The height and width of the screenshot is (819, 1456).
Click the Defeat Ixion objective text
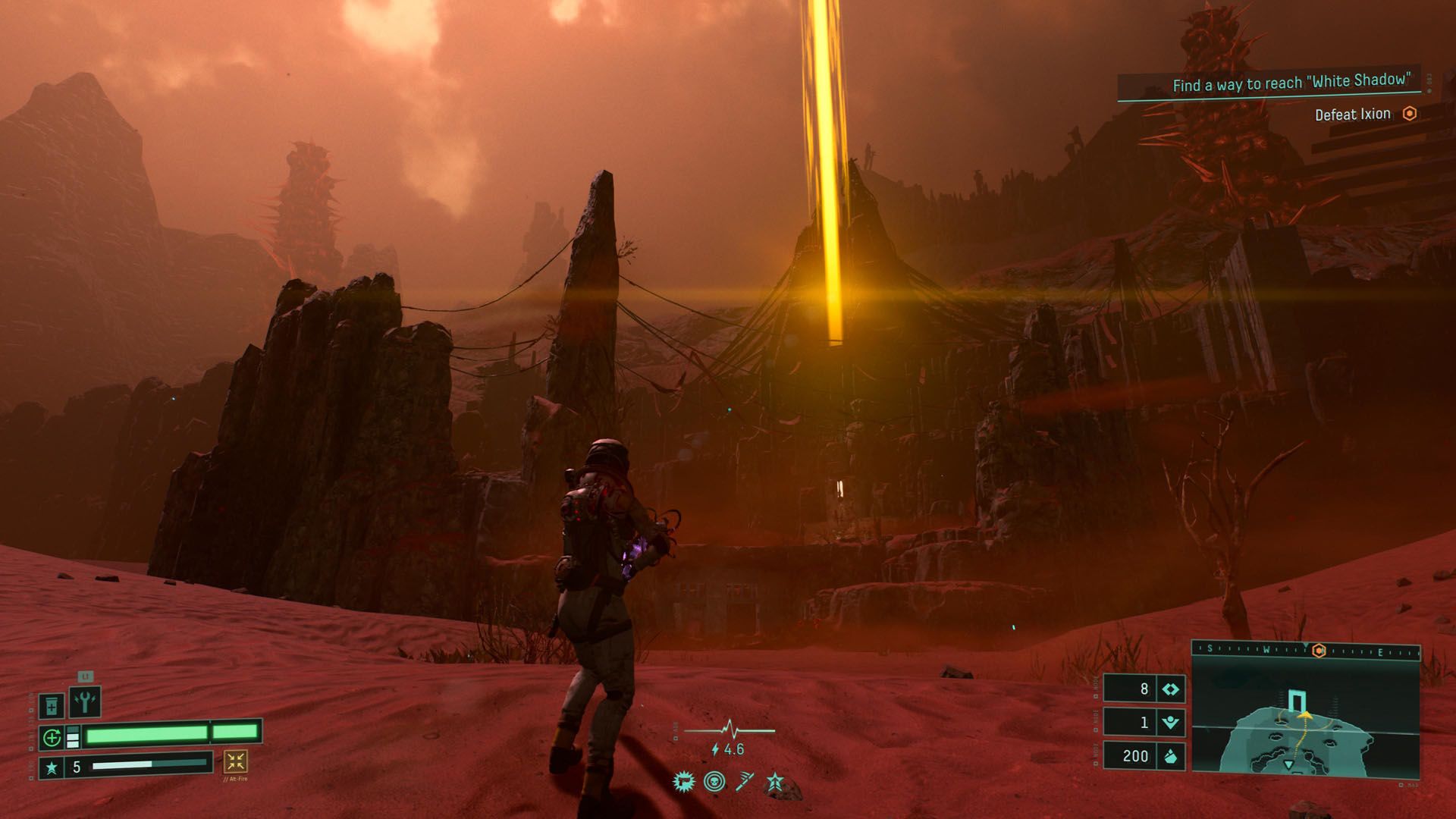tap(1354, 114)
